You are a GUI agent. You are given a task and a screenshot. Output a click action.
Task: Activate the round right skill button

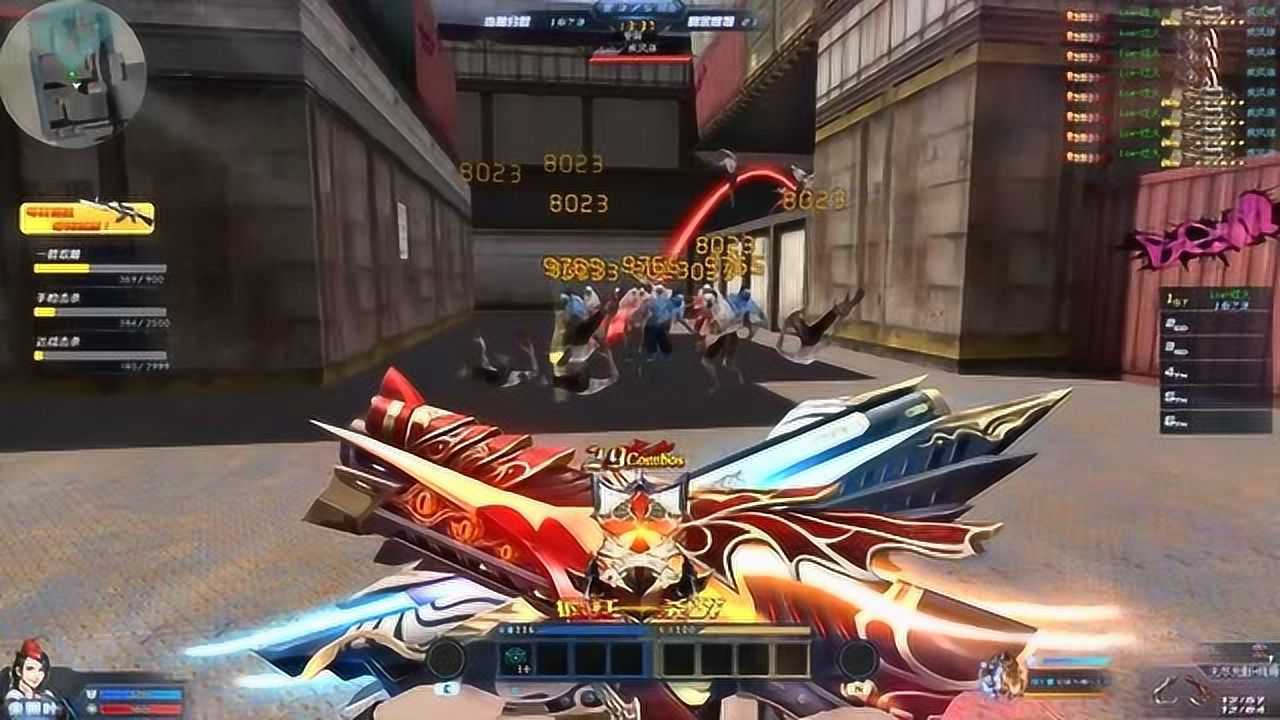858,659
